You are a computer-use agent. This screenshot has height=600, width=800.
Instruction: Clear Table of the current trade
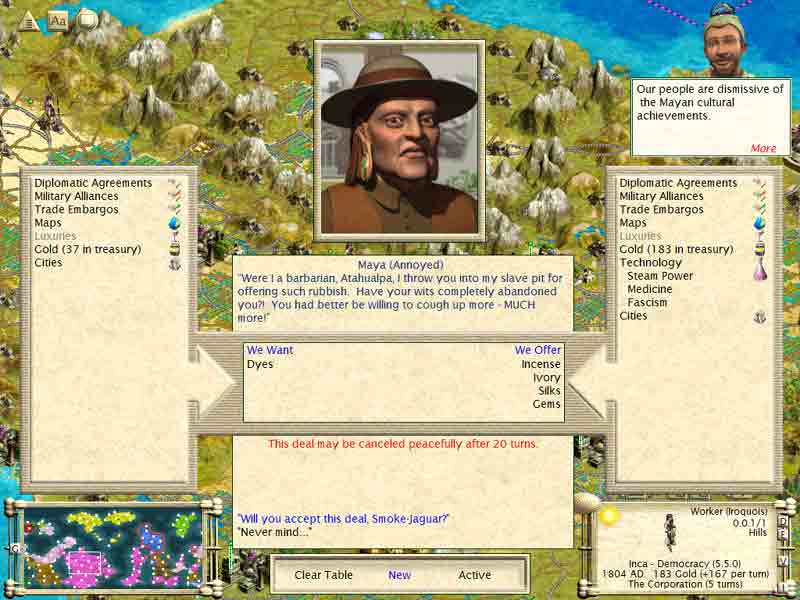point(323,575)
